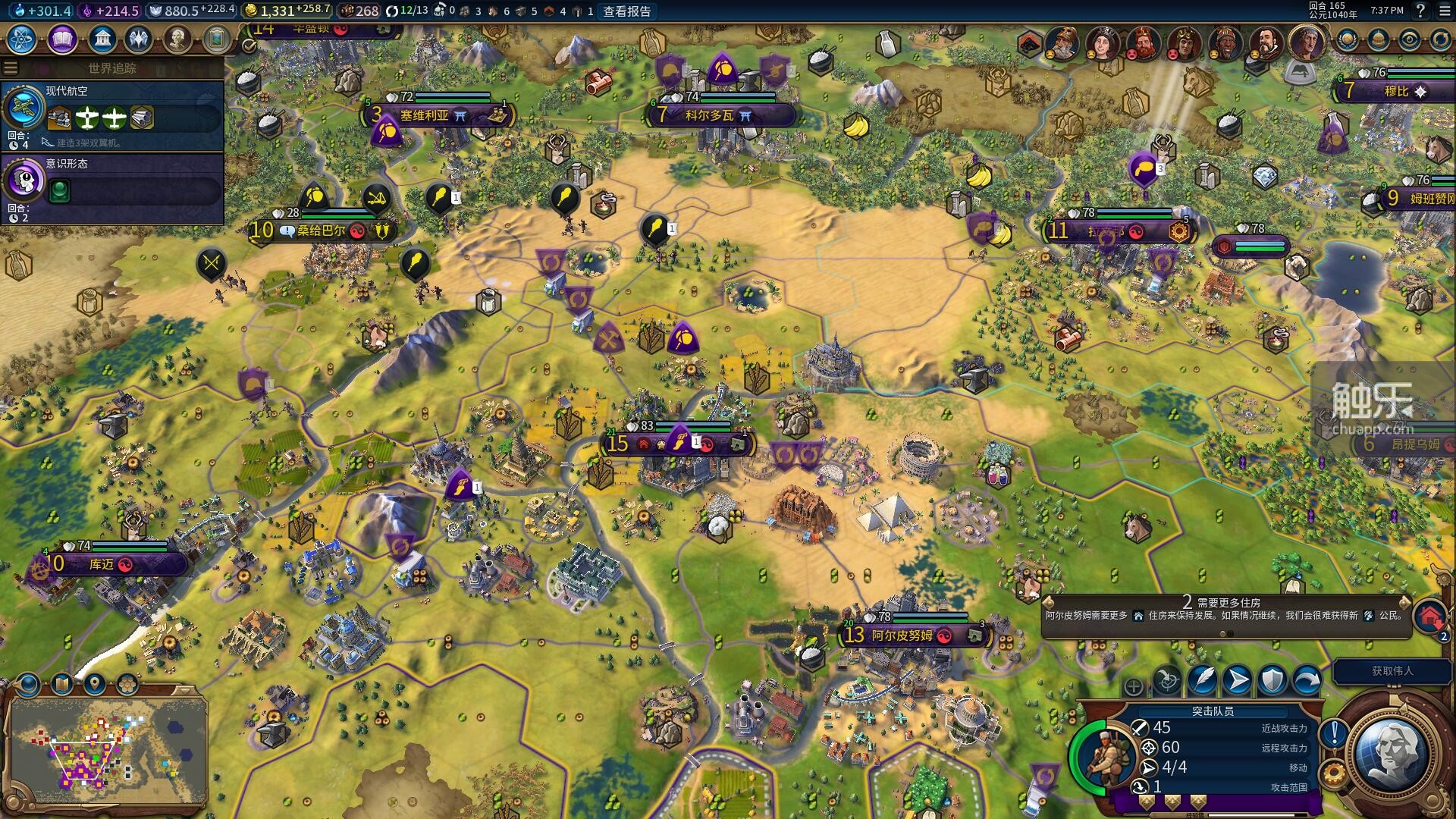Open the hamburger game menu top-right
Viewport: 1456px width, 819px height.
point(1445,11)
